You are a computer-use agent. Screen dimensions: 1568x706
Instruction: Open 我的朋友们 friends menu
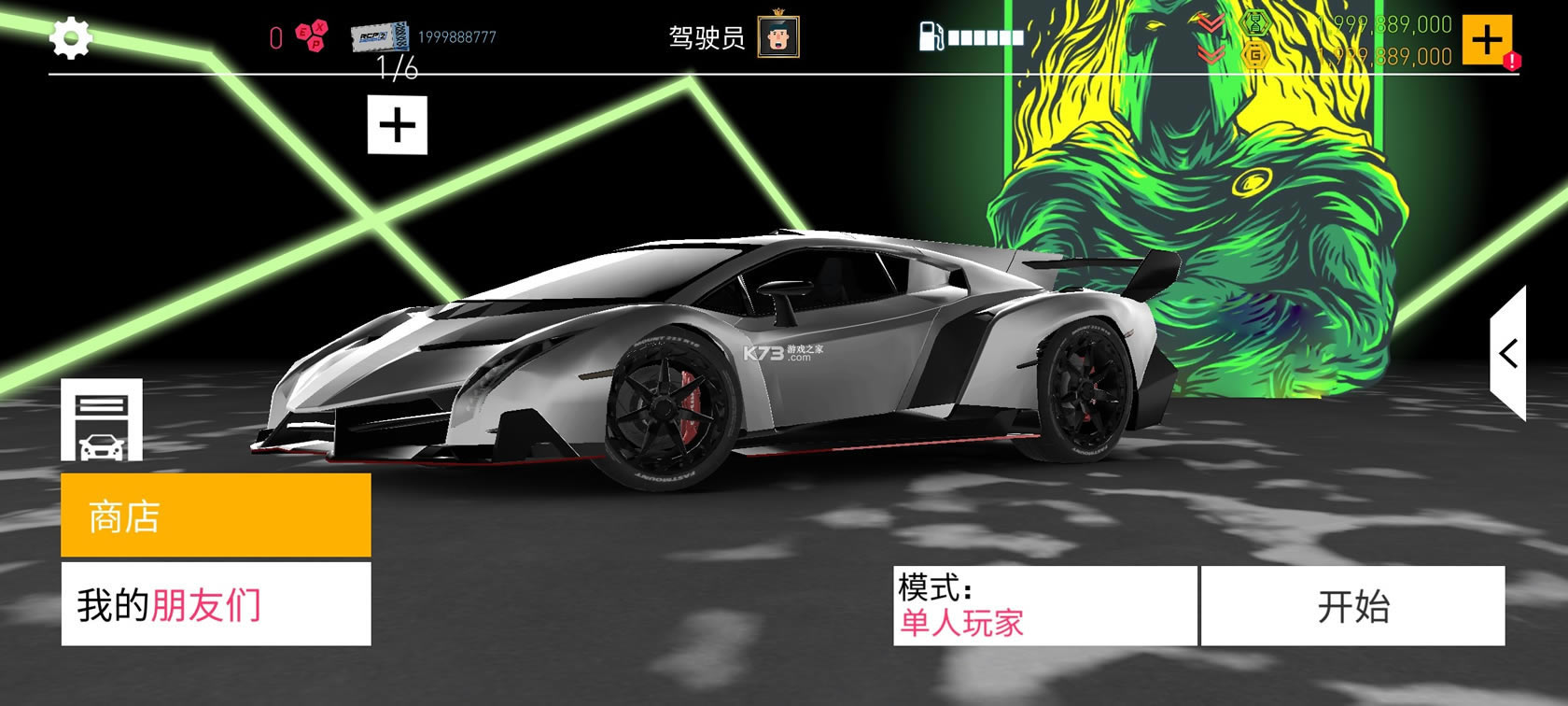(215, 605)
